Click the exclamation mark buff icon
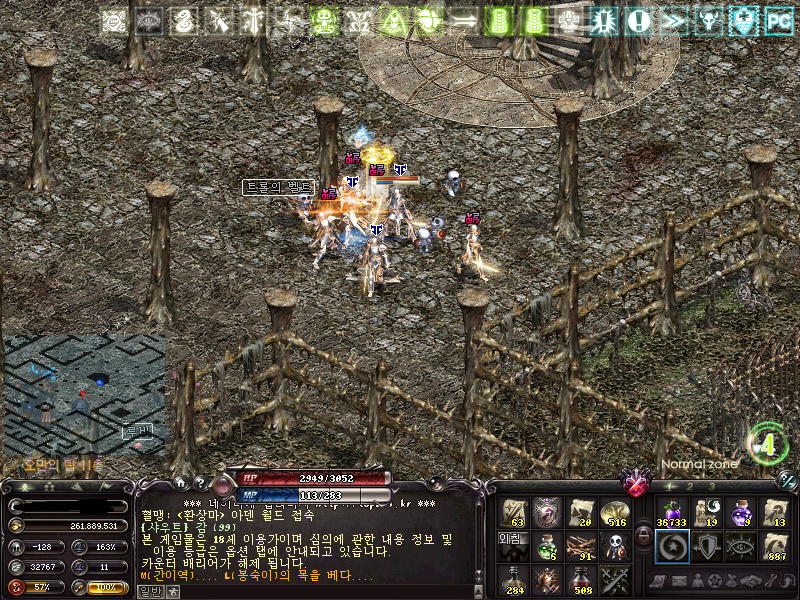This screenshot has height=600, width=800. 640,20
